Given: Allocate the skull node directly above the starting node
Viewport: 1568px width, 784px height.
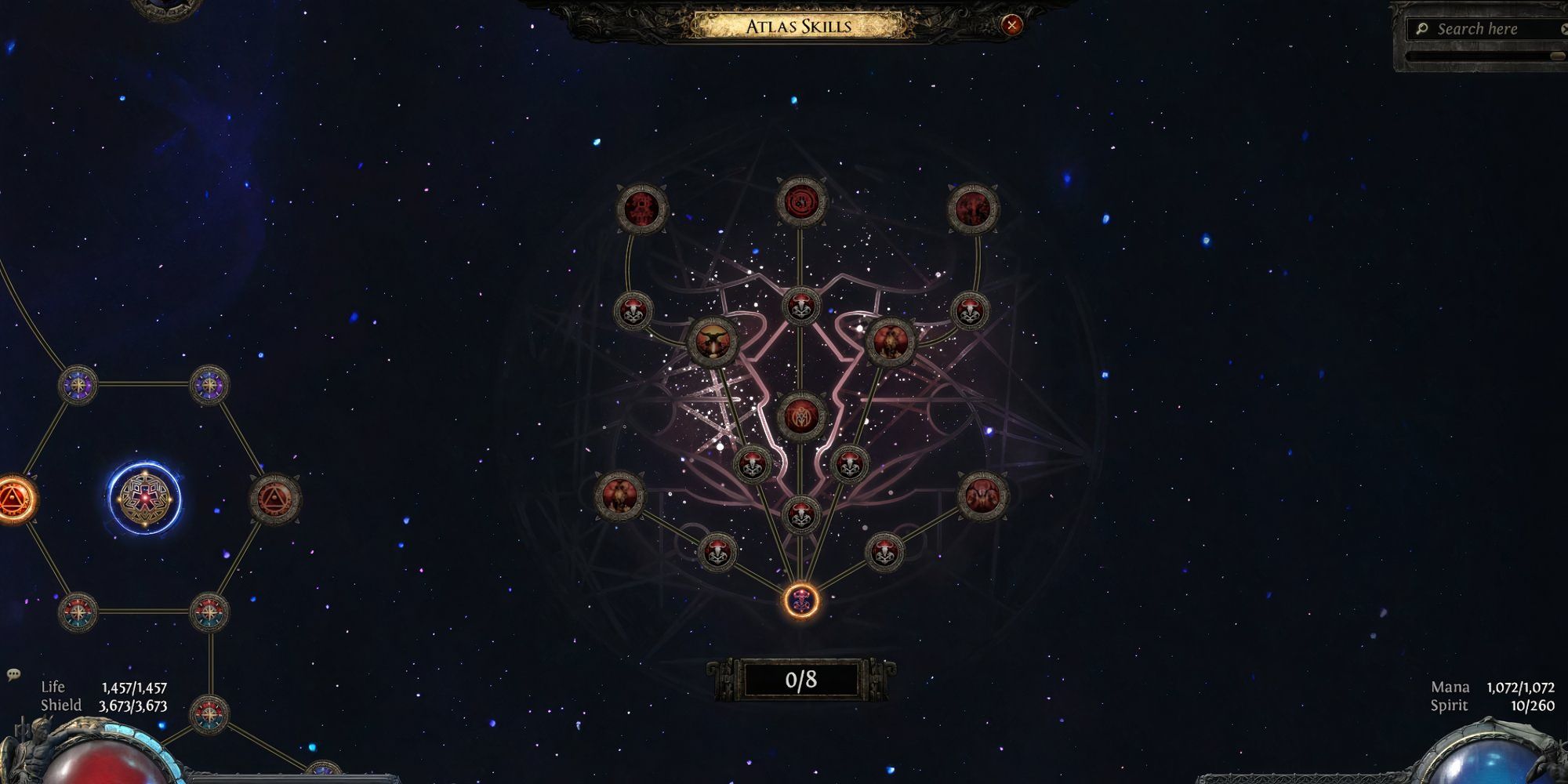Looking at the screenshot, I should pyautogui.click(x=801, y=515).
